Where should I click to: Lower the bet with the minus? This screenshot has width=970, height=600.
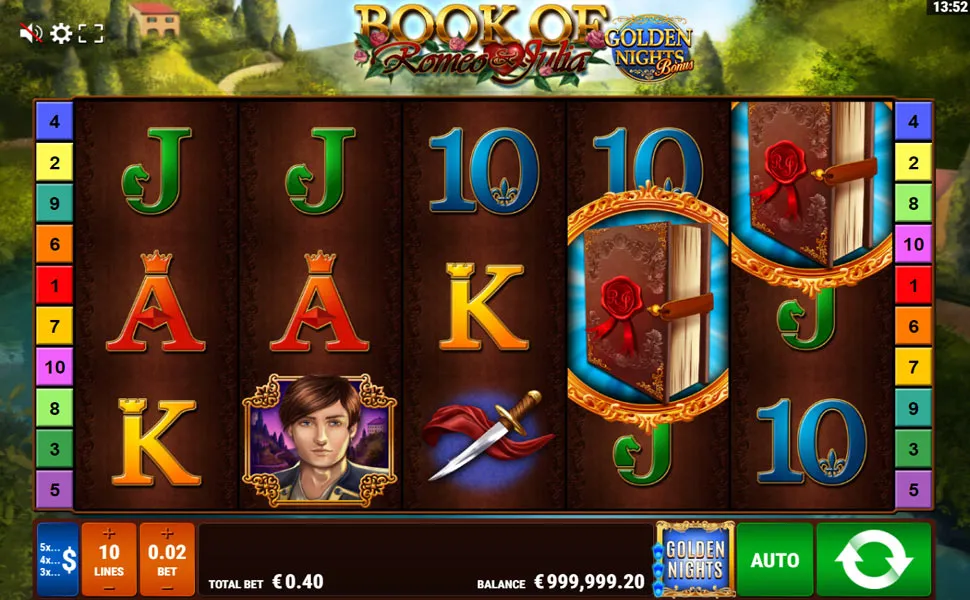click(x=167, y=588)
